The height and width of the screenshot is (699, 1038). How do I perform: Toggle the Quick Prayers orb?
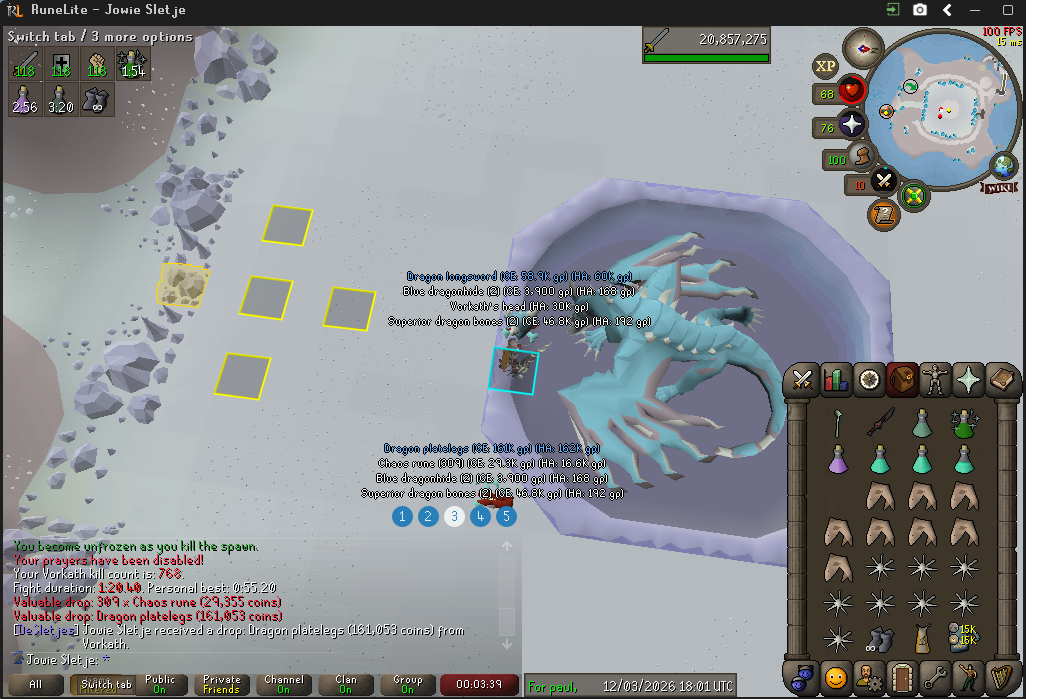point(852,125)
